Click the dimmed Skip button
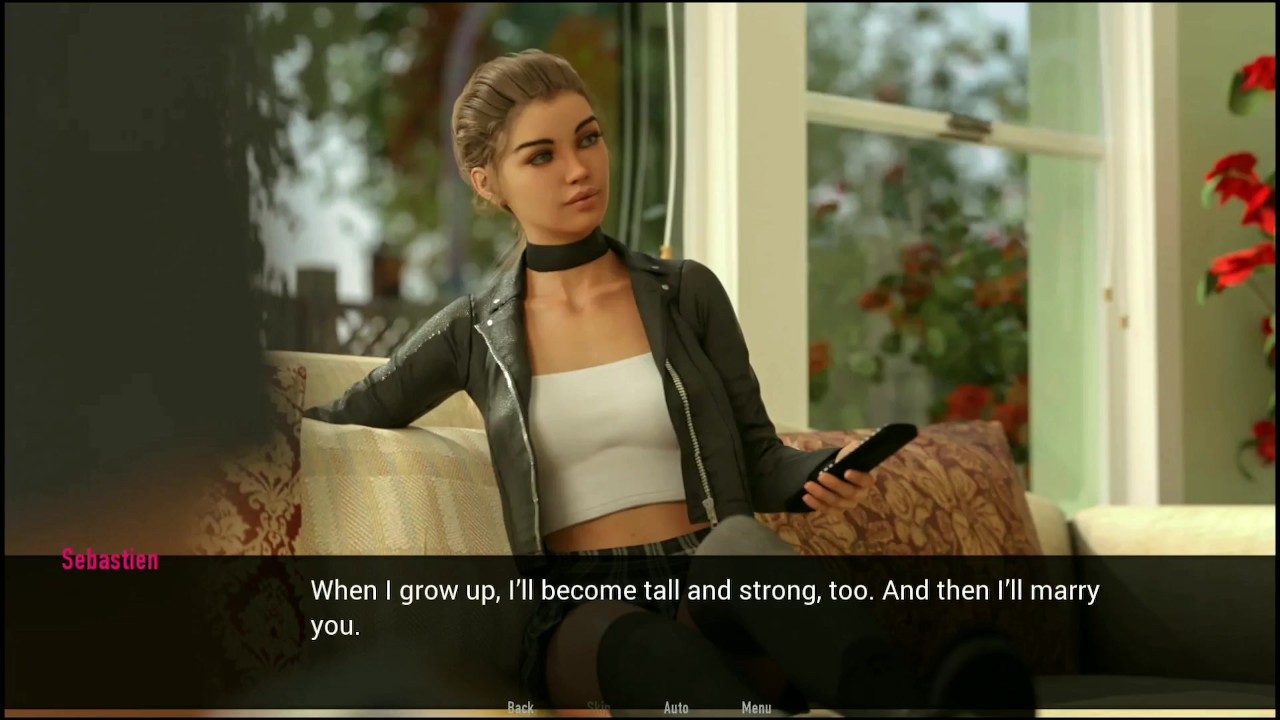Image resolution: width=1280 pixels, height=720 pixels. (598, 707)
